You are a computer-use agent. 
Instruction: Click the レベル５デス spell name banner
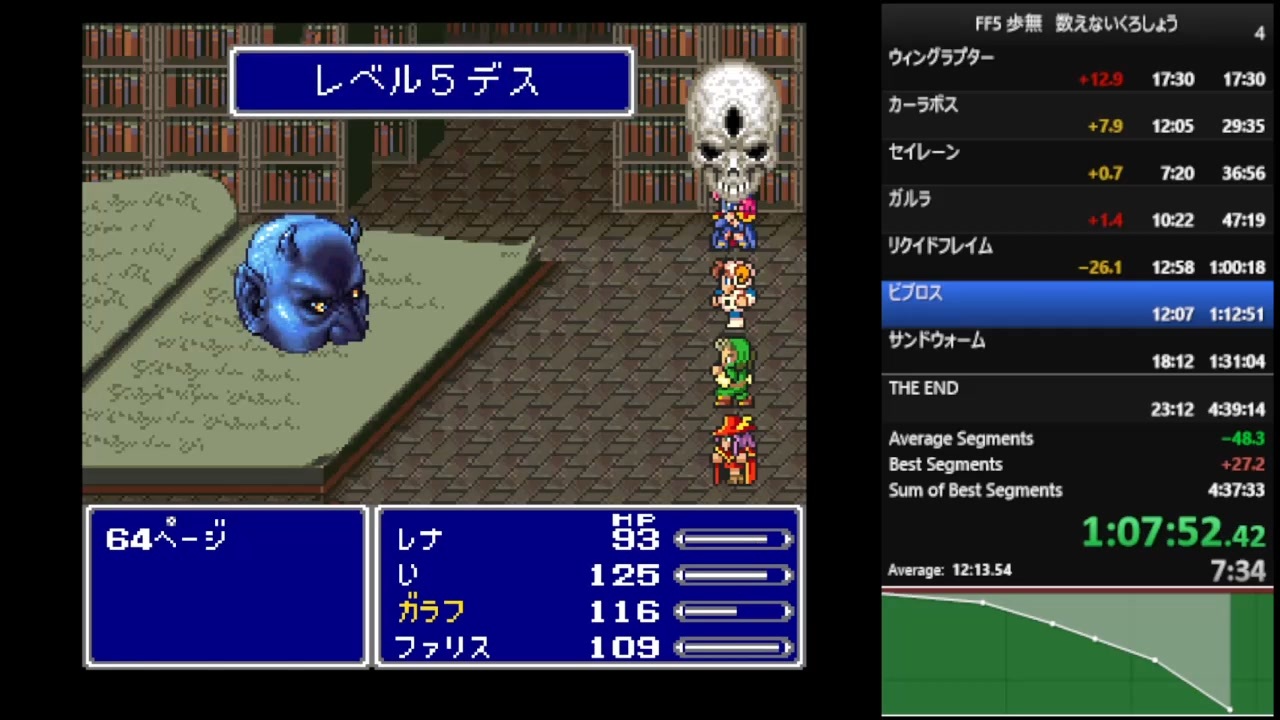[x=432, y=81]
